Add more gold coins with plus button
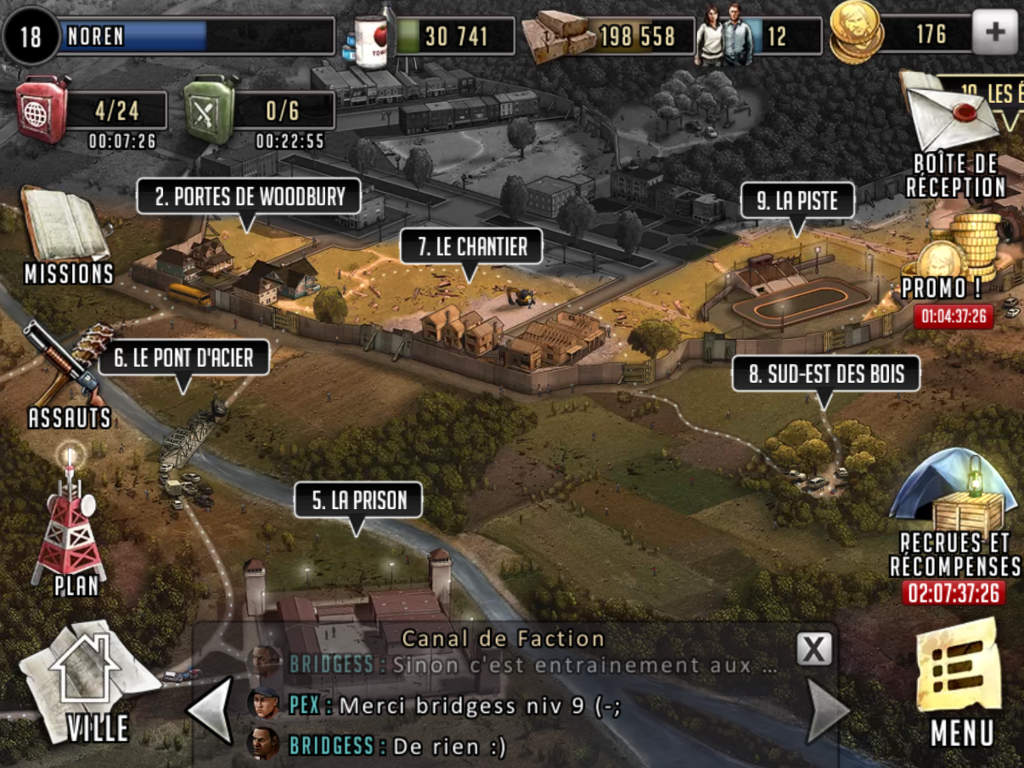The width and height of the screenshot is (1024, 768). tap(994, 34)
